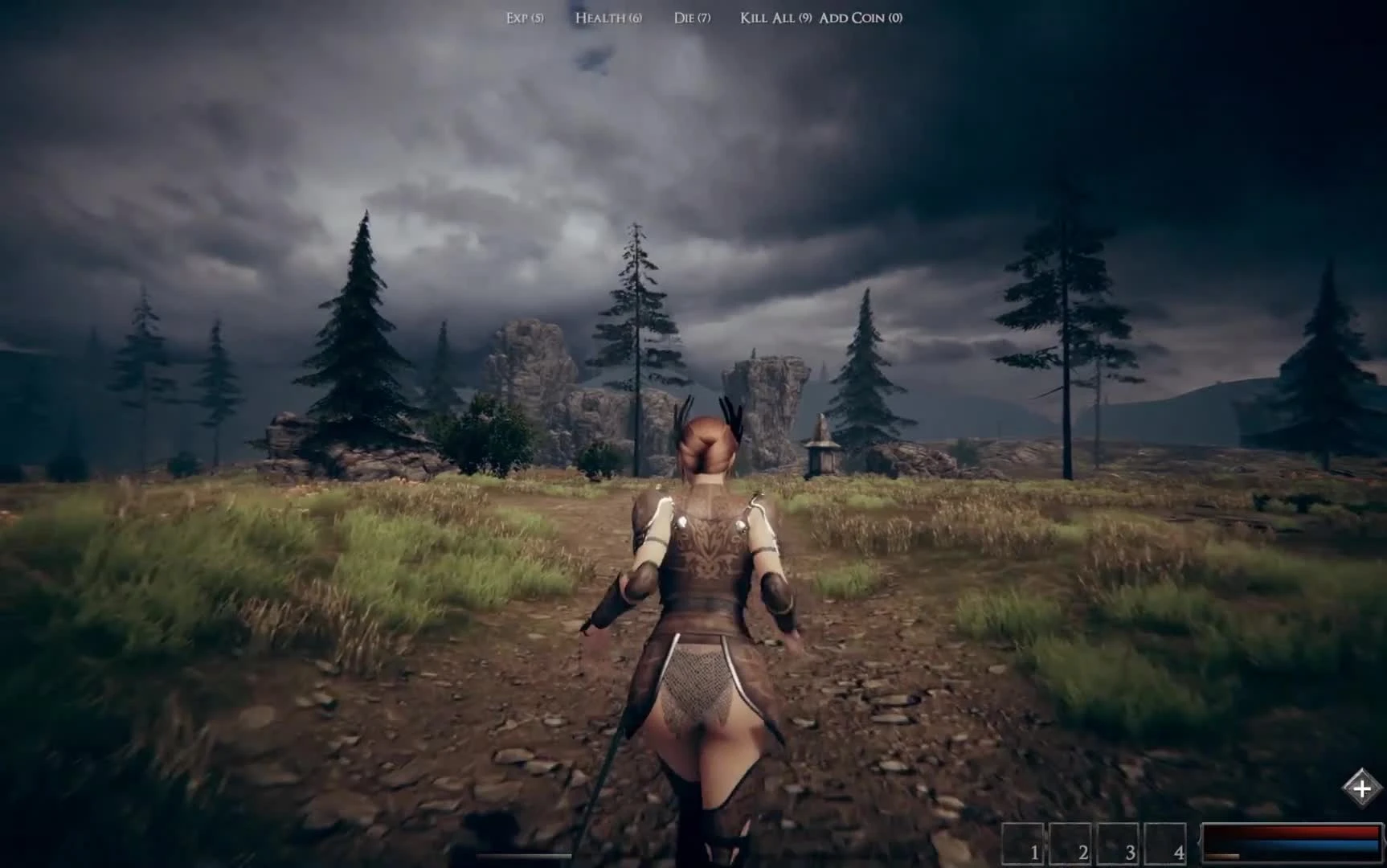Activate the Health (6) cheat
The width and height of the screenshot is (1387, 868).
point(608,17)
